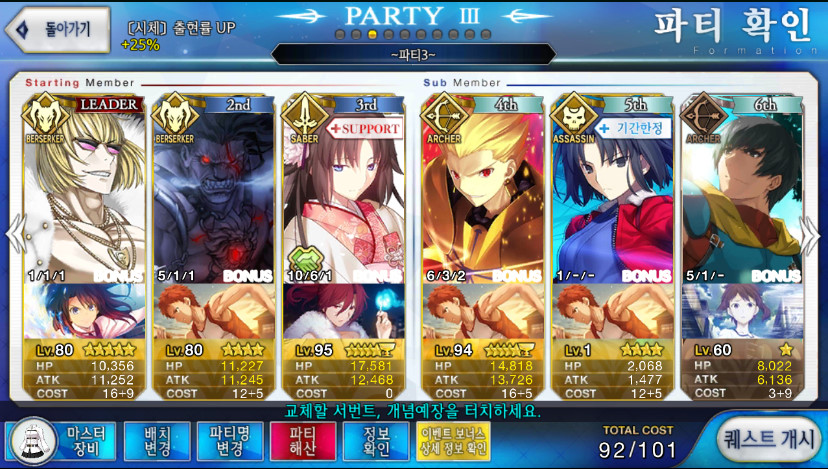
Task: Tap the 6th member's craft essence thumbnail
Action: click(742, 312)
